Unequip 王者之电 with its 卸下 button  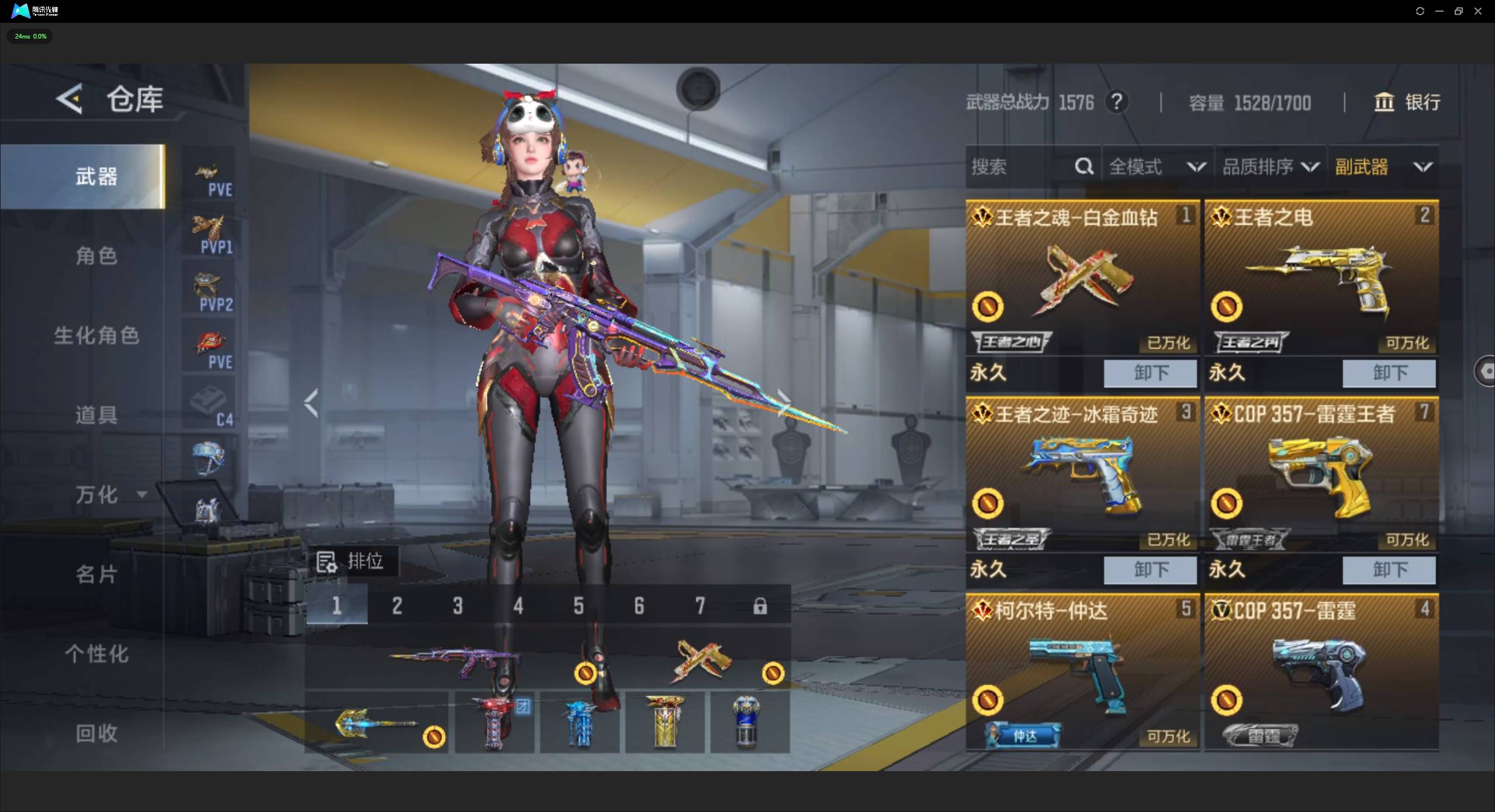coord(1389,373)
